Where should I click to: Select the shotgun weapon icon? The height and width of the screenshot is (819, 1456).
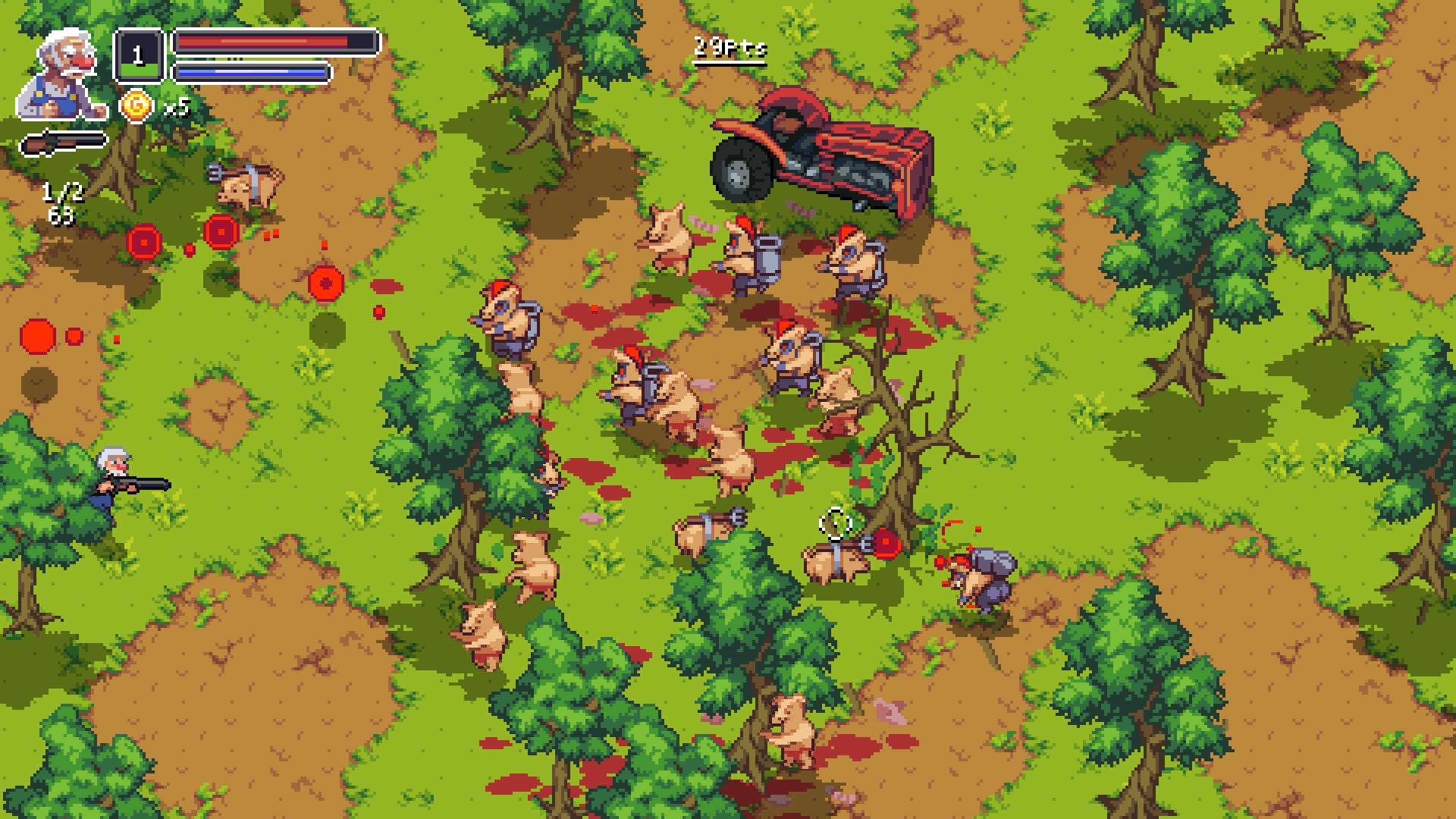[64, 143]
